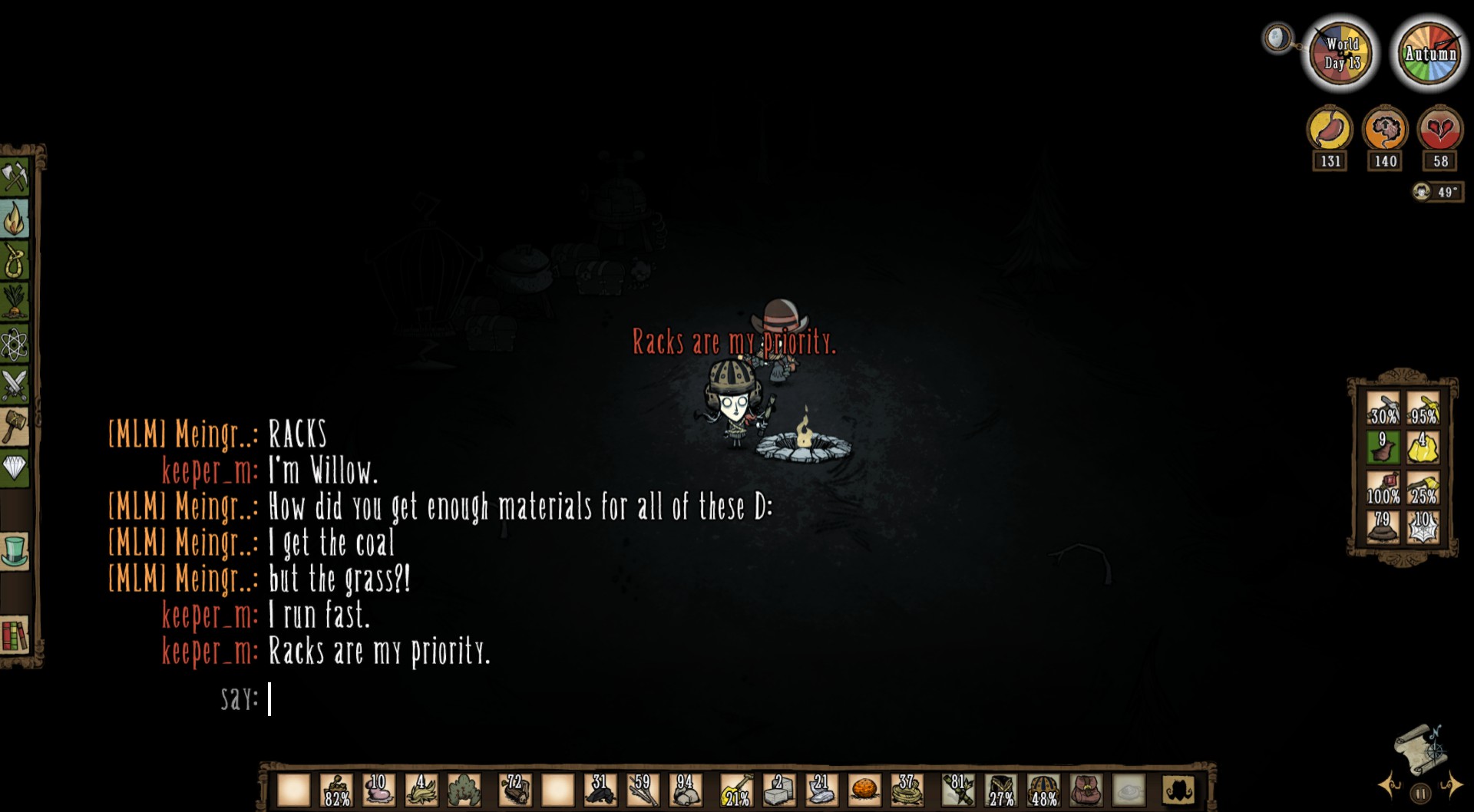Viewport: 1474px width, 812px height.
Task: Open the Tools crafting category
Action: (17, 177)
